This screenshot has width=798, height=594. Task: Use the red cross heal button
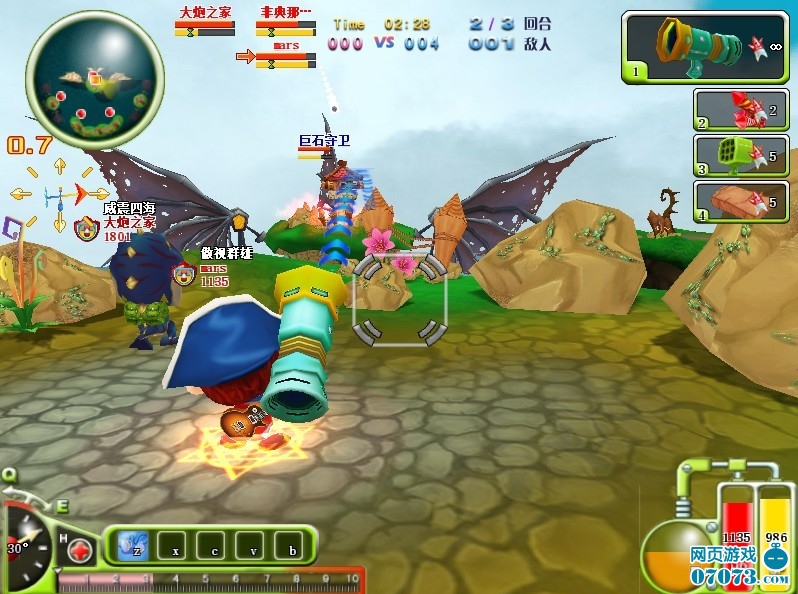click(x=81, y=551)
